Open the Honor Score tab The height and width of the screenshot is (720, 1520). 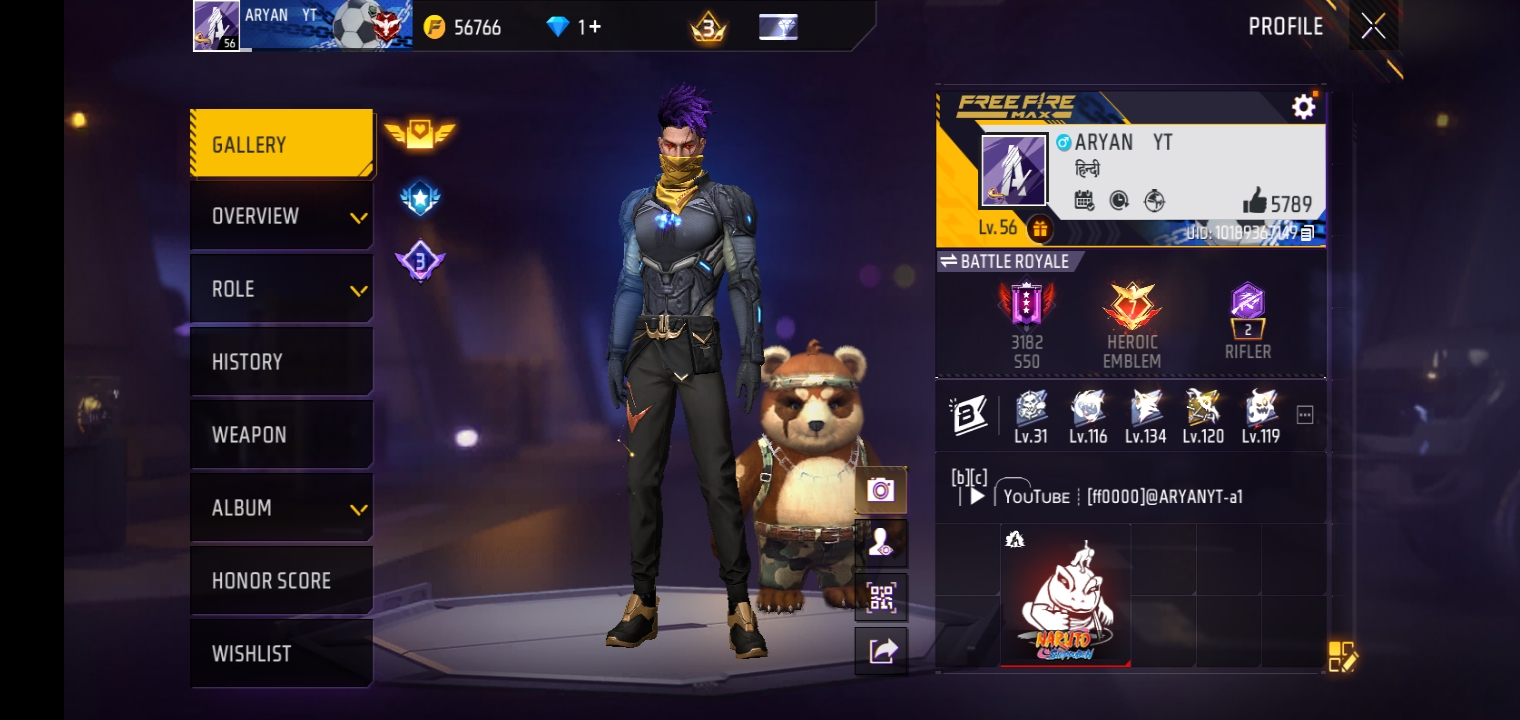point(282,580)
